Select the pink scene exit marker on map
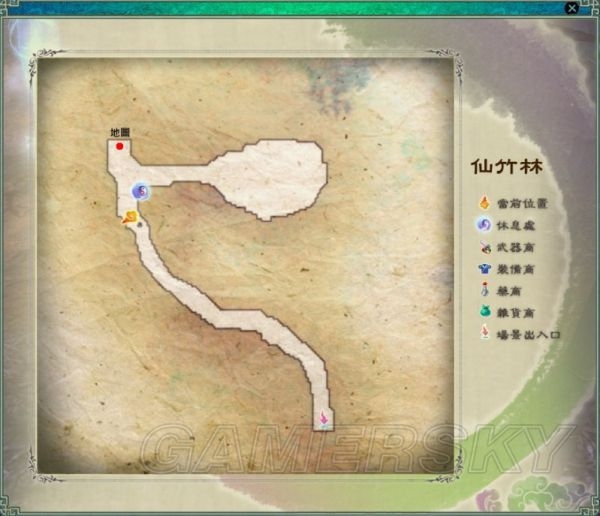Image resolution: width=600 pixels, height=516 pixels. (323, 417)
